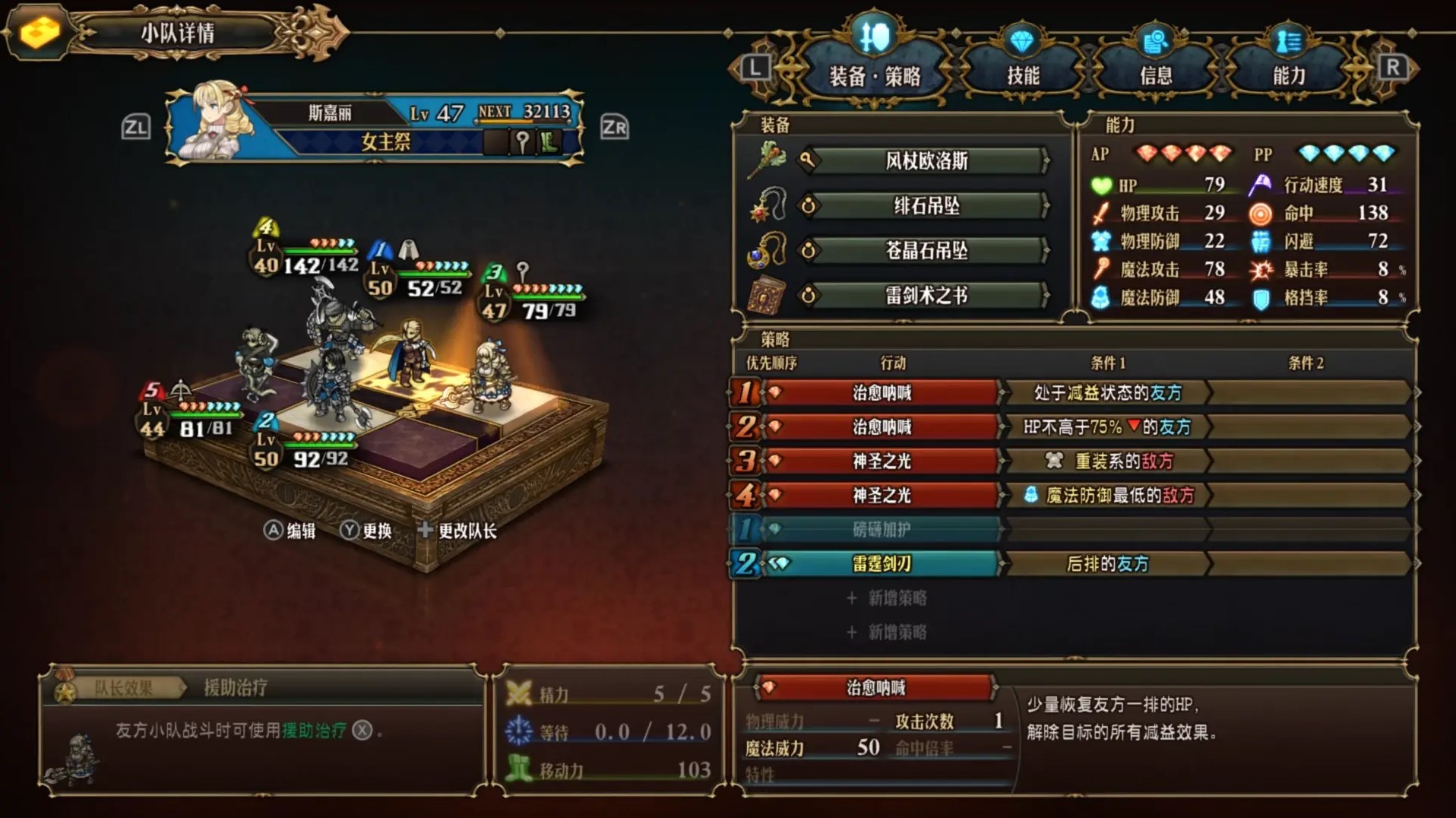This screenshot has width=1456, height=818.
Task: Click the heart icon next to HP stat
Action: tap(1101, 185)
